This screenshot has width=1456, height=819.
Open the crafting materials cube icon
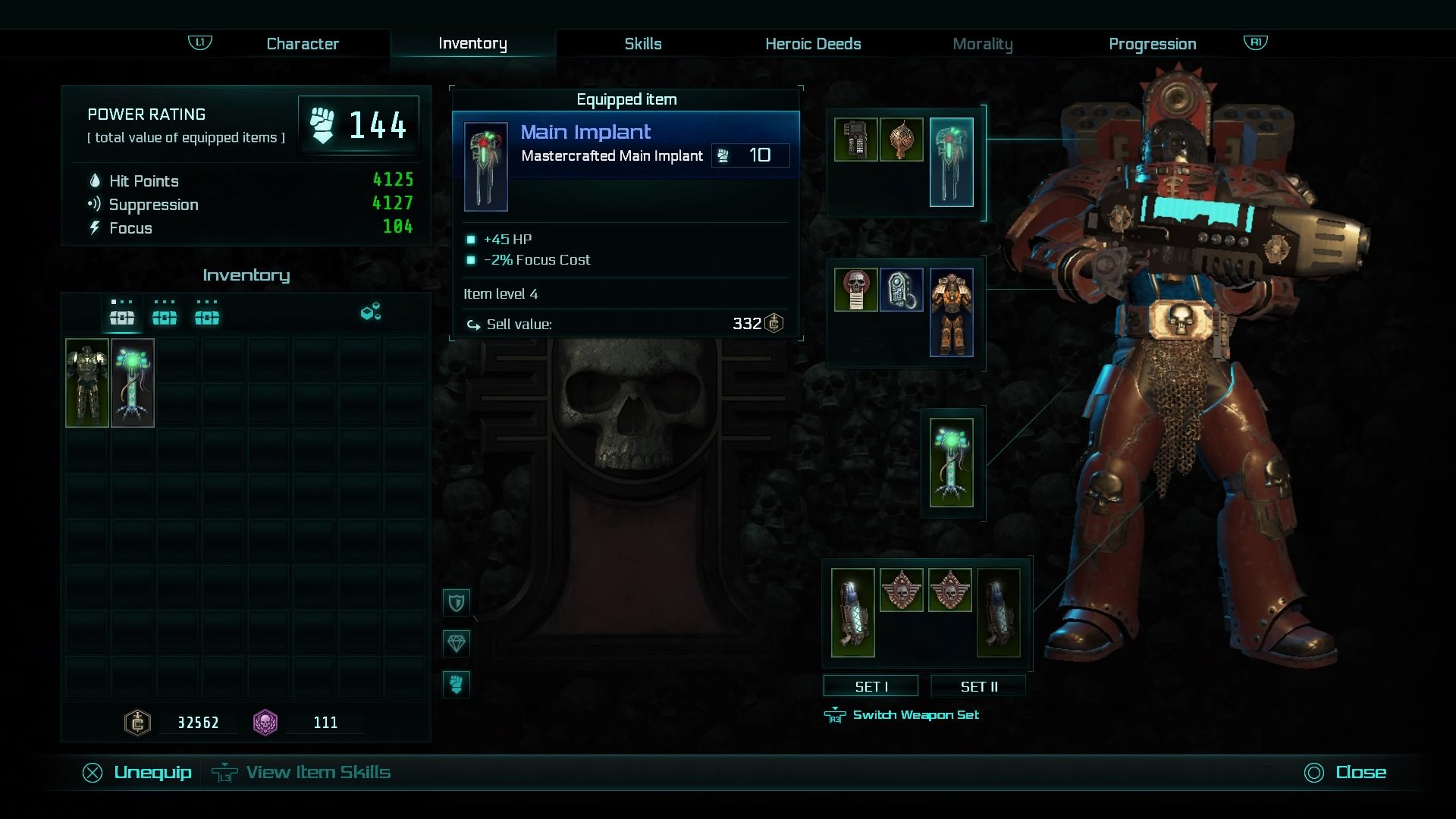coord(369,311)
